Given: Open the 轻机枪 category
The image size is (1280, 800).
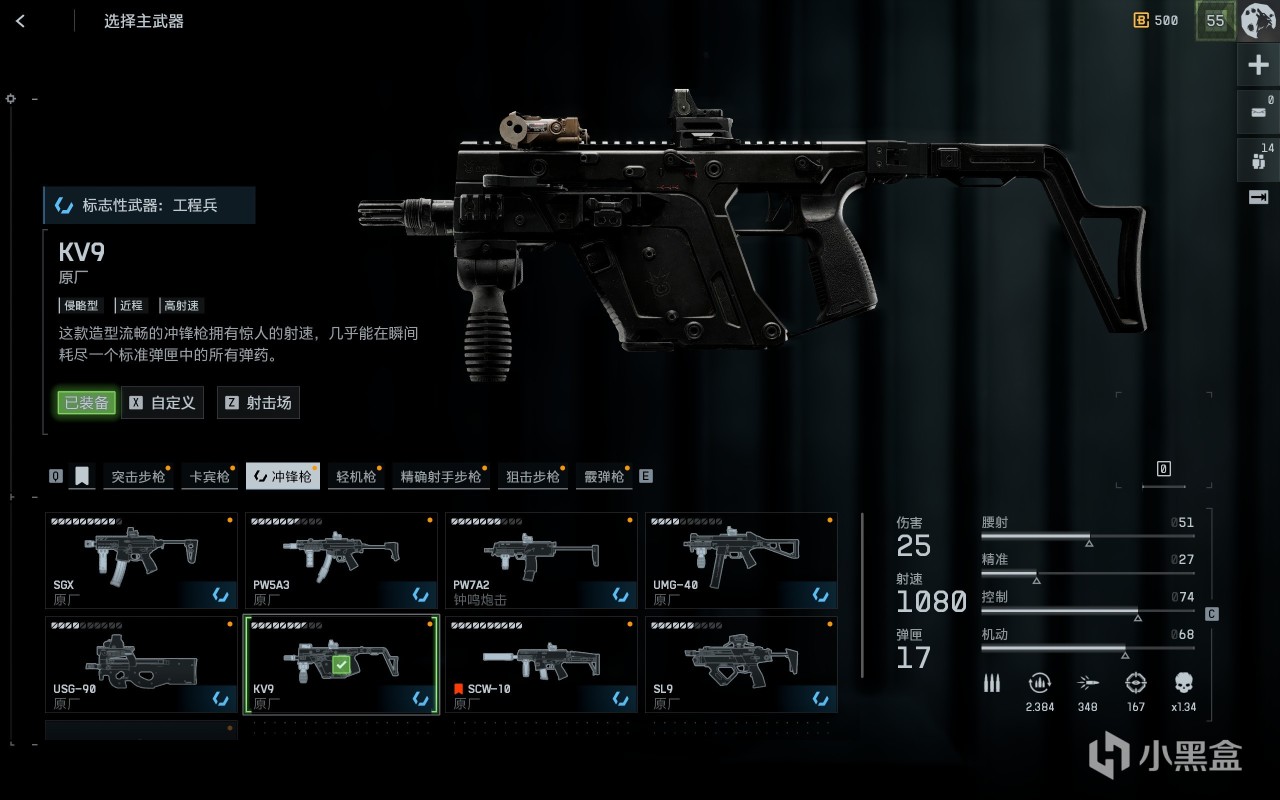Looking at the screenshot, I should click(x=356, y=477).
